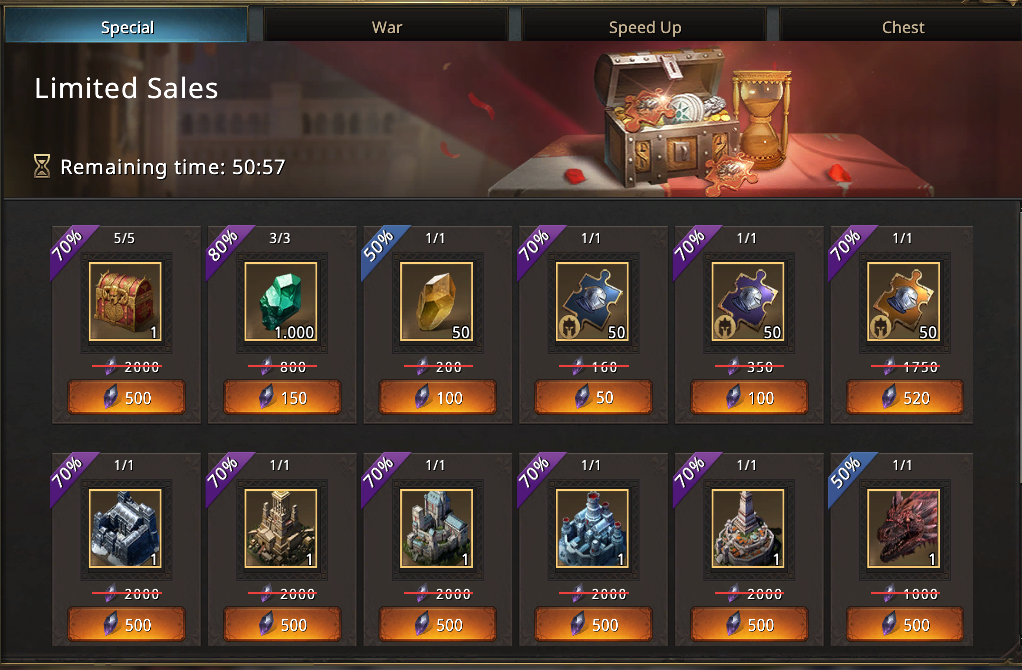
Task: Buy the red treasure chest for 500
Action: point(126,398)
